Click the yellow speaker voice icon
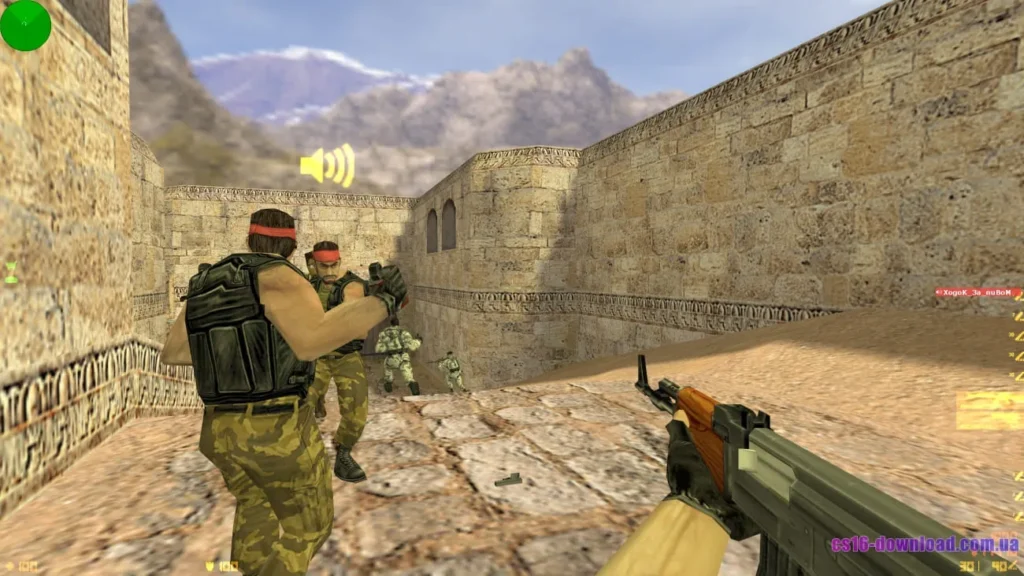 coord(327,165)
